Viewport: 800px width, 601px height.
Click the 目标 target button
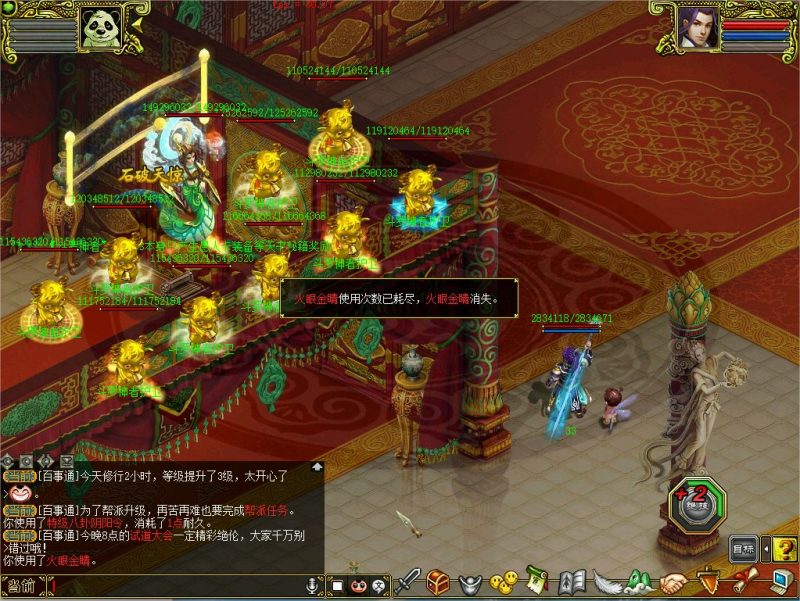pos(743,549)
